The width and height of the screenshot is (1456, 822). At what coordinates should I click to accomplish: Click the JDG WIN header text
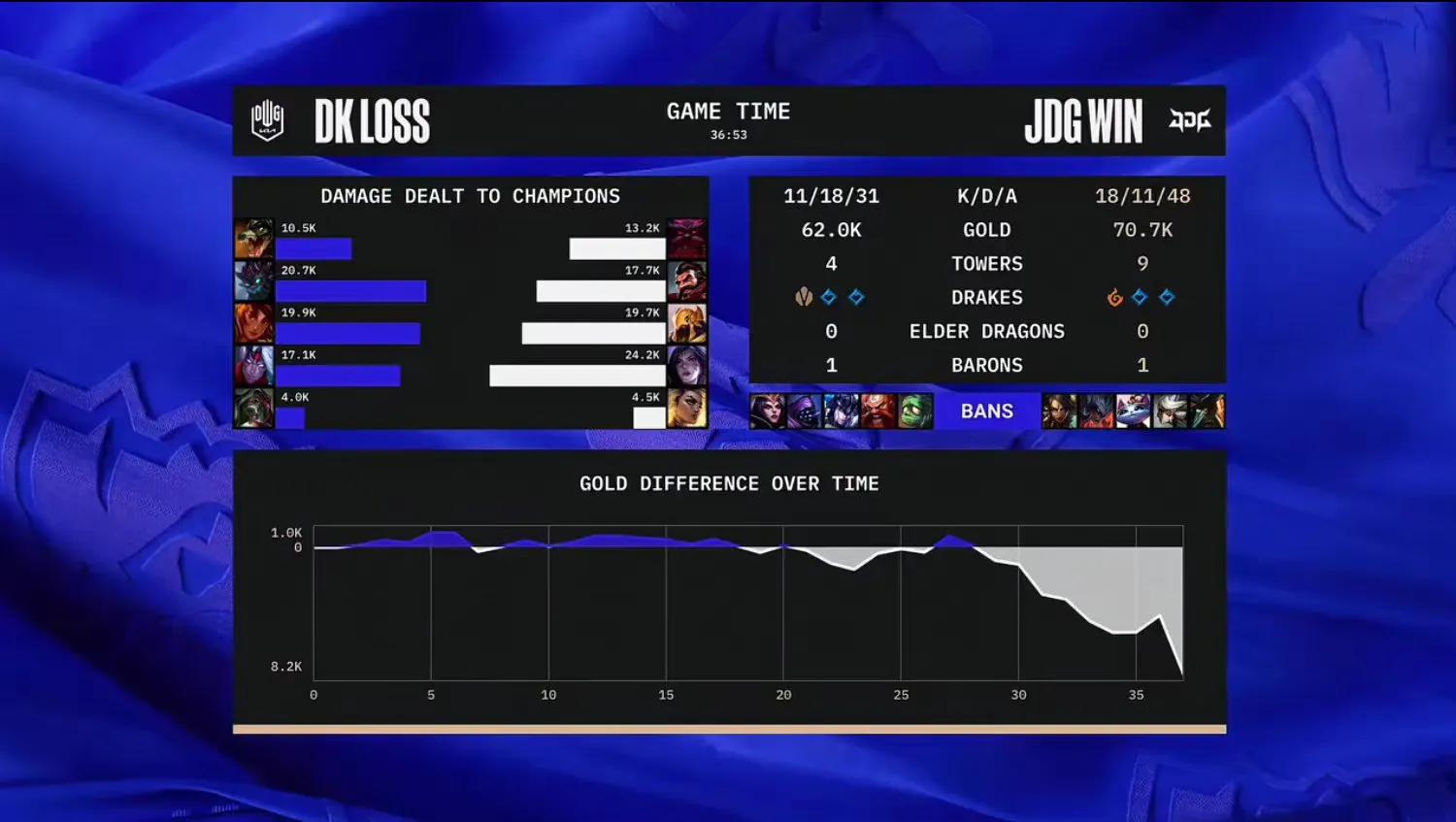1084,119
